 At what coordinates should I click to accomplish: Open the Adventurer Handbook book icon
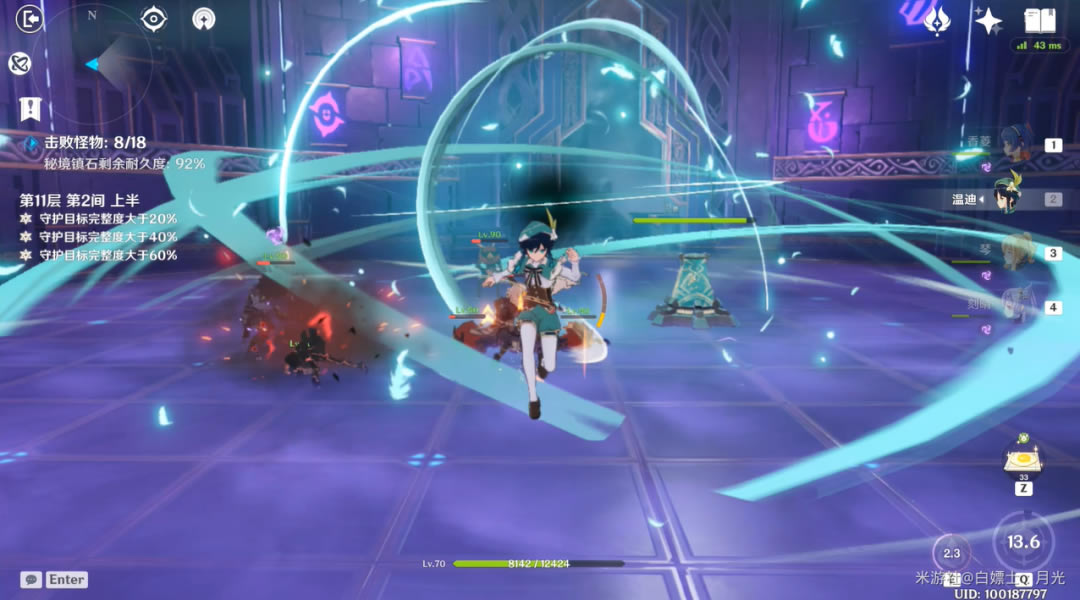(x=1040, y=20)
